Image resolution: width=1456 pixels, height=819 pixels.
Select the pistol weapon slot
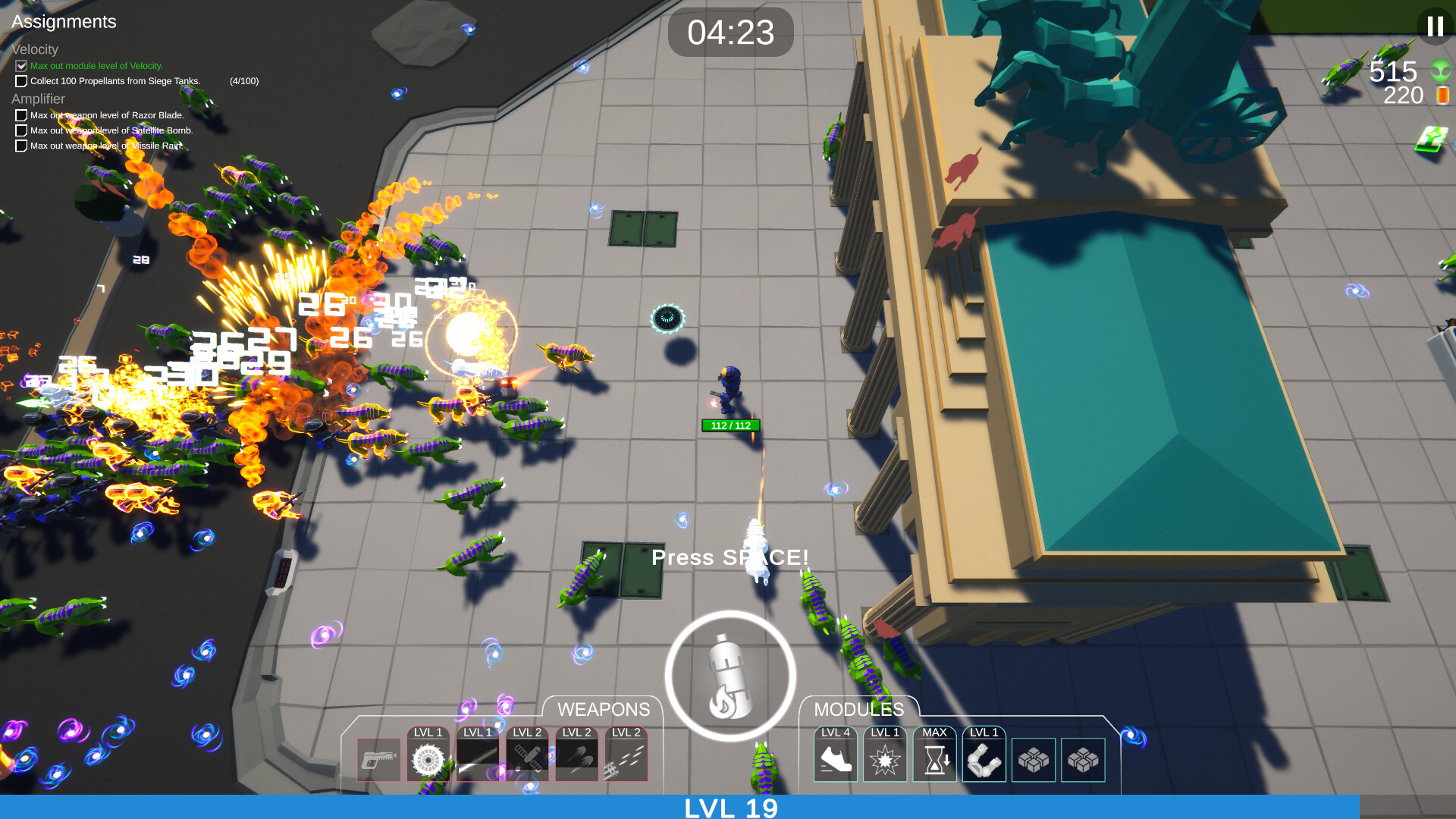pos(377,759)
